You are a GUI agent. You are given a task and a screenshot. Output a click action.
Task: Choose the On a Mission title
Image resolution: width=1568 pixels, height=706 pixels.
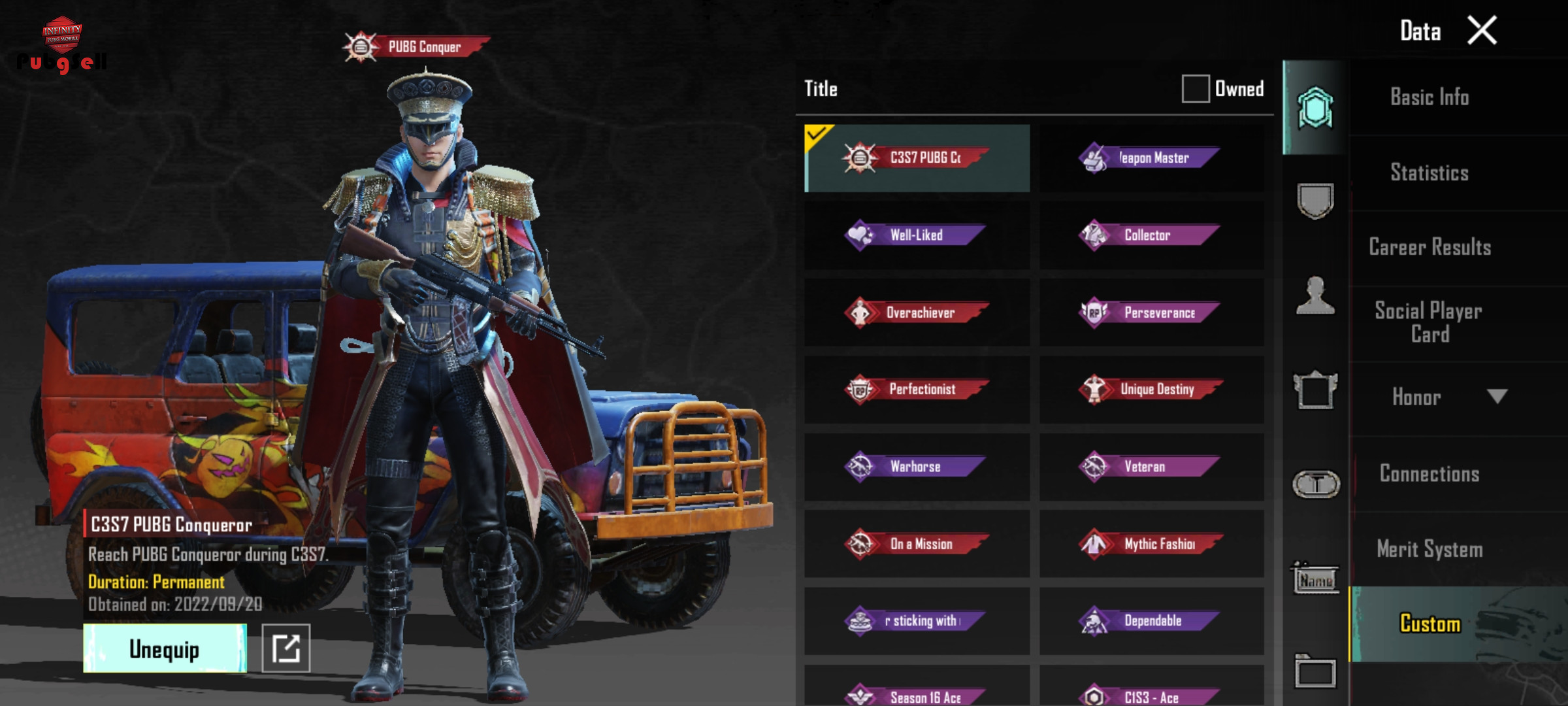(x=917, y=544)
